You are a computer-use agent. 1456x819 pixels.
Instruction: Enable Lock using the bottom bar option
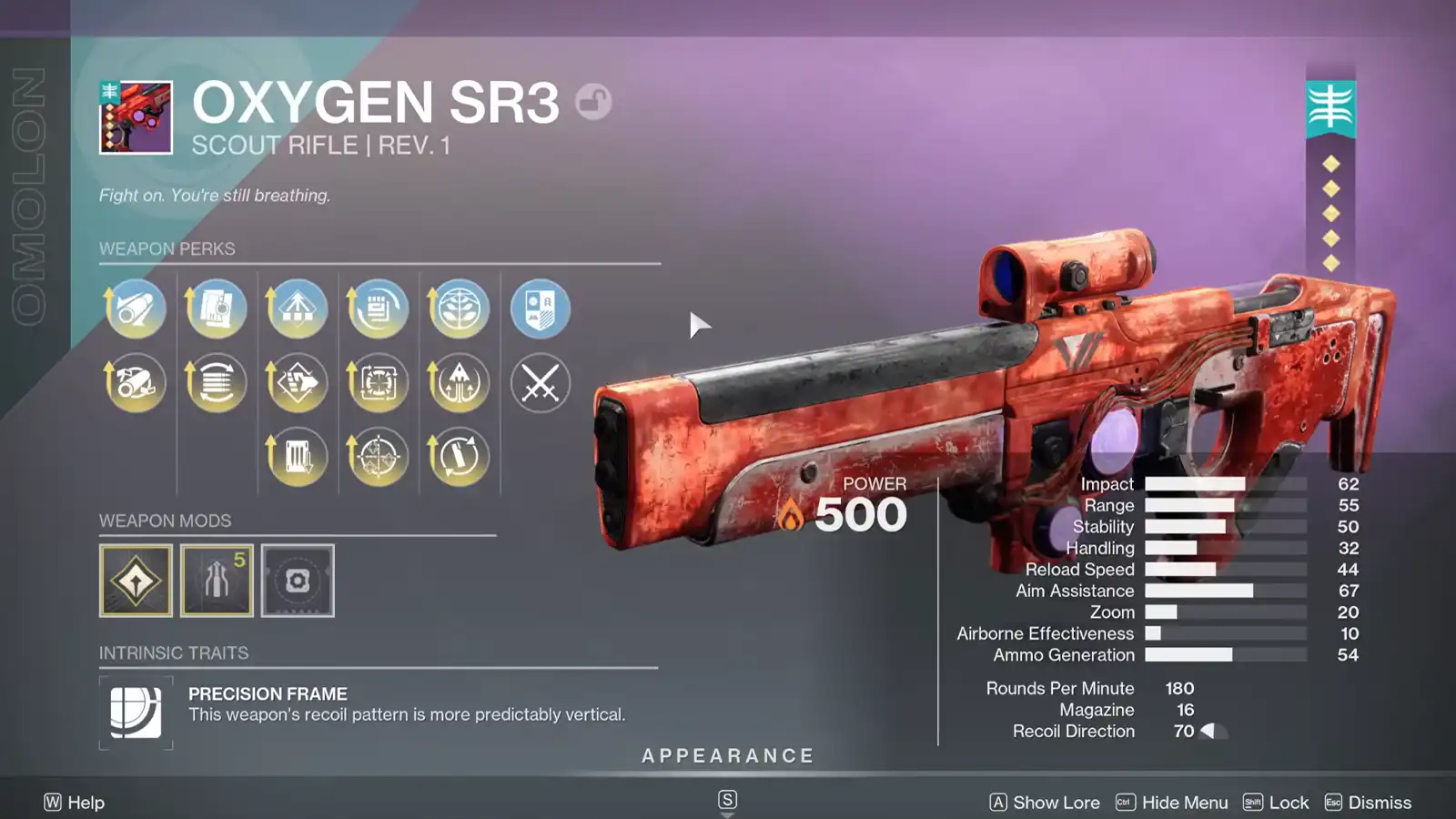click(x=1290, y=802)
